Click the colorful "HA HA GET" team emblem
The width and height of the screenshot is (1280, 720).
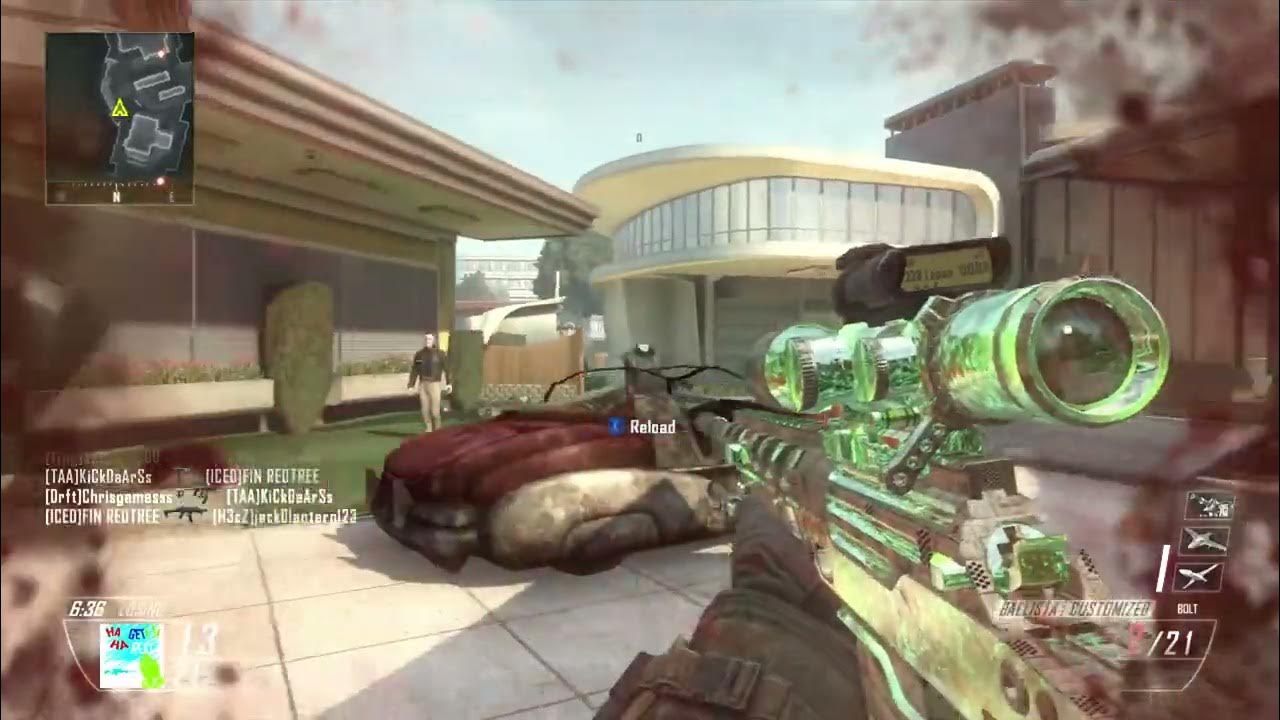click(x=131, y=655)
